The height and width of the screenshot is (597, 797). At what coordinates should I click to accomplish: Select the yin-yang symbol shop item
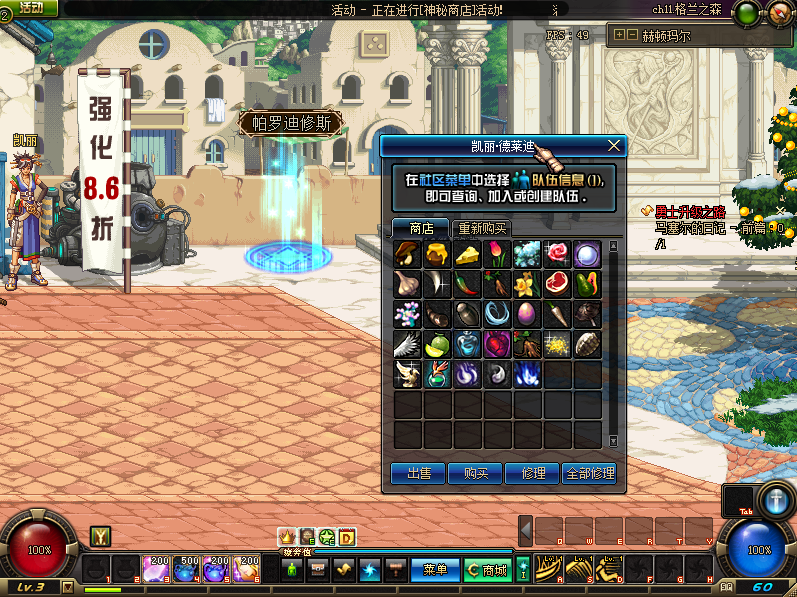pos(498,374)
